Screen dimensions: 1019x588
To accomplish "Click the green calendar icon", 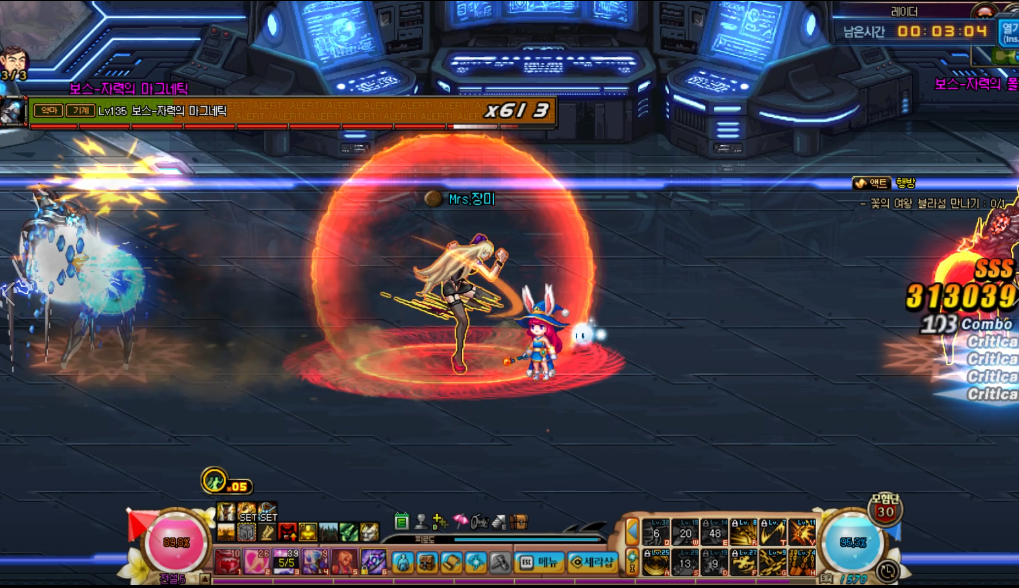I will pos(402,521).
